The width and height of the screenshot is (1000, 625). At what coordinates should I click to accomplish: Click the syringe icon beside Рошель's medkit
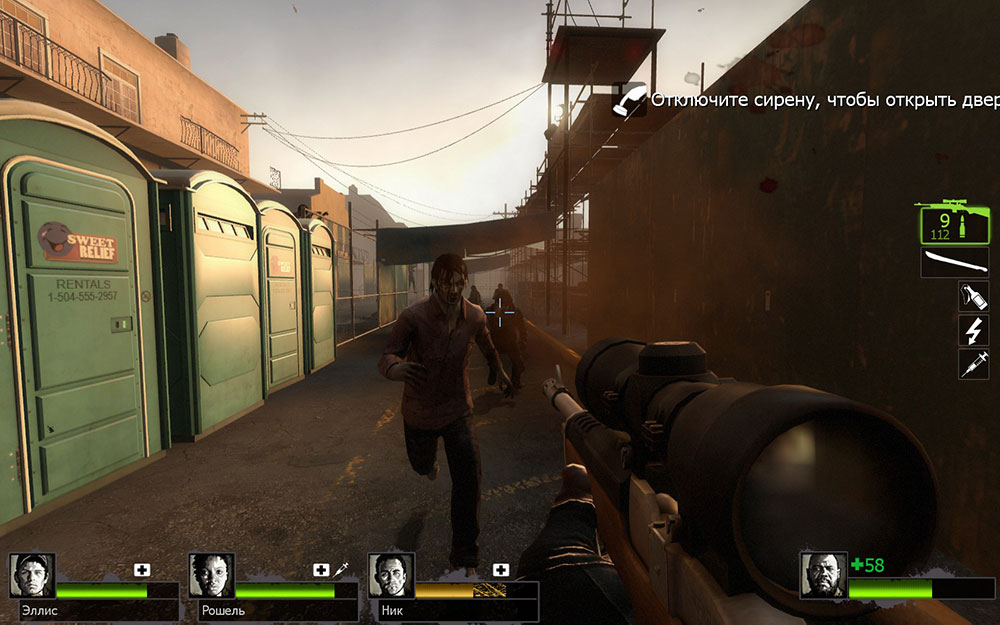[340, 569]
